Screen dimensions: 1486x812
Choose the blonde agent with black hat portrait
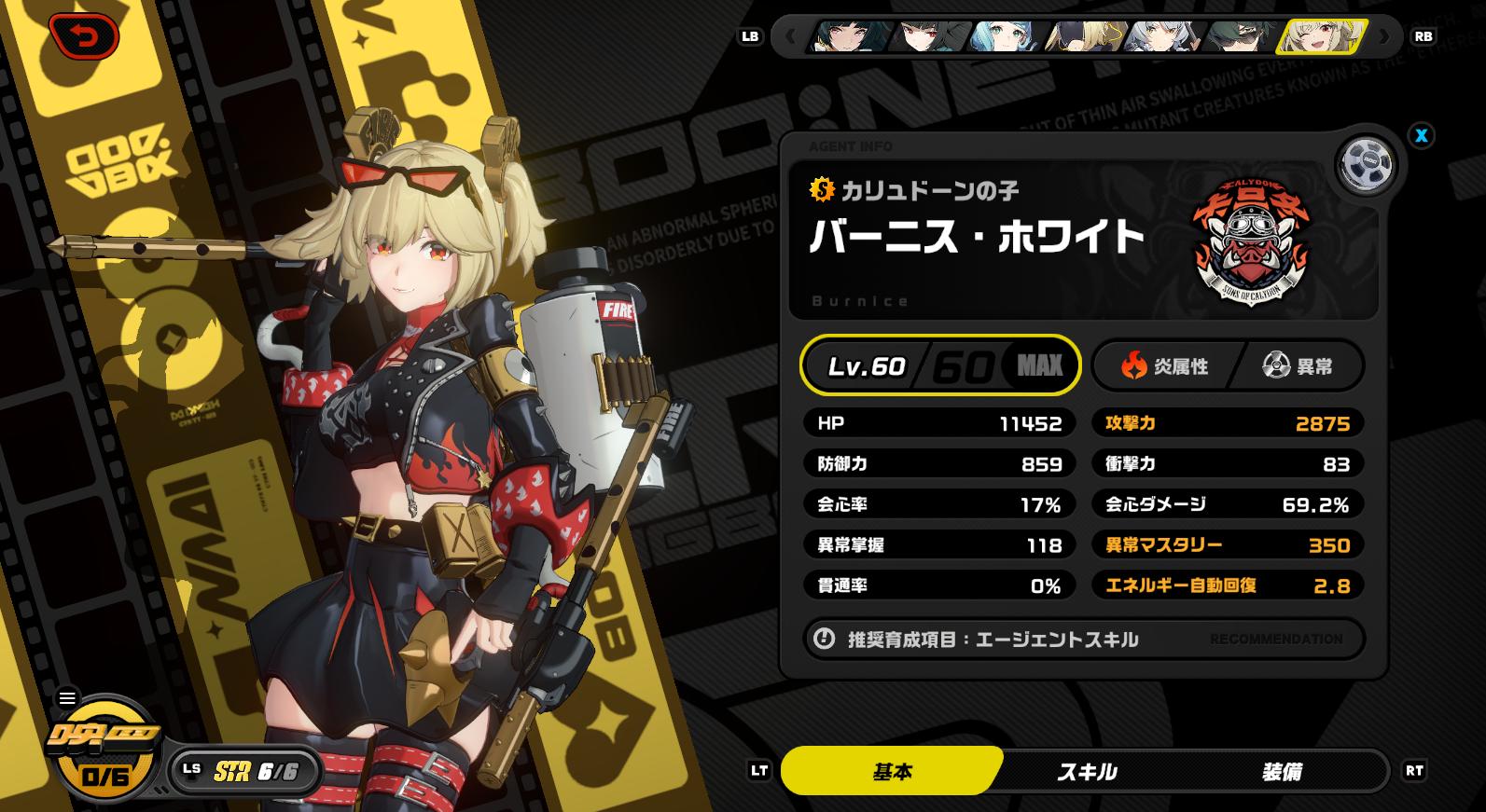[x=1083, y=37]
